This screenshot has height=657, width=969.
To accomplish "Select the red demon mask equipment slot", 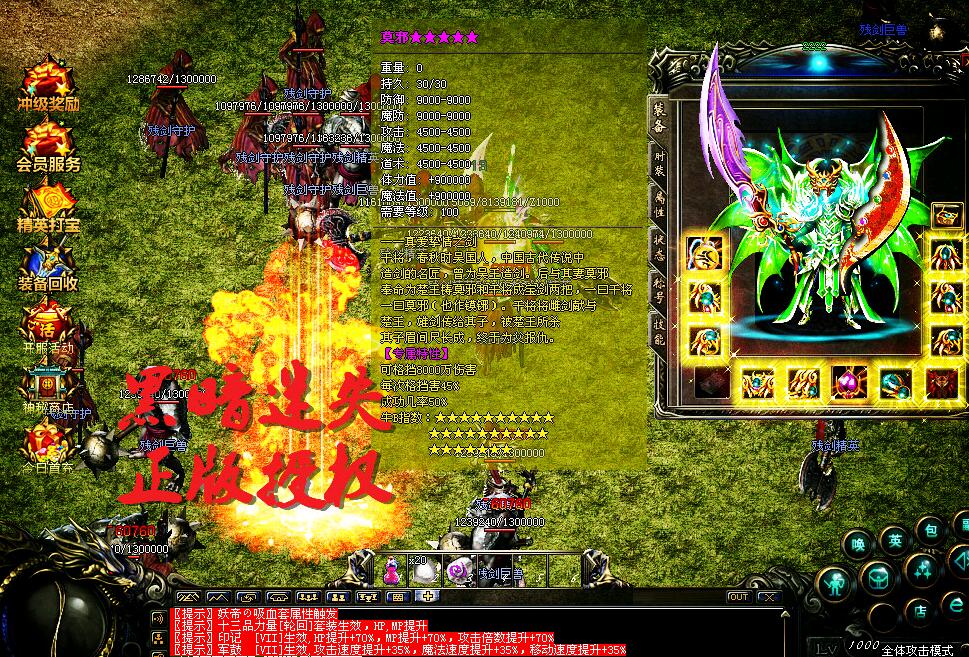I will click(x=942, y=383).
